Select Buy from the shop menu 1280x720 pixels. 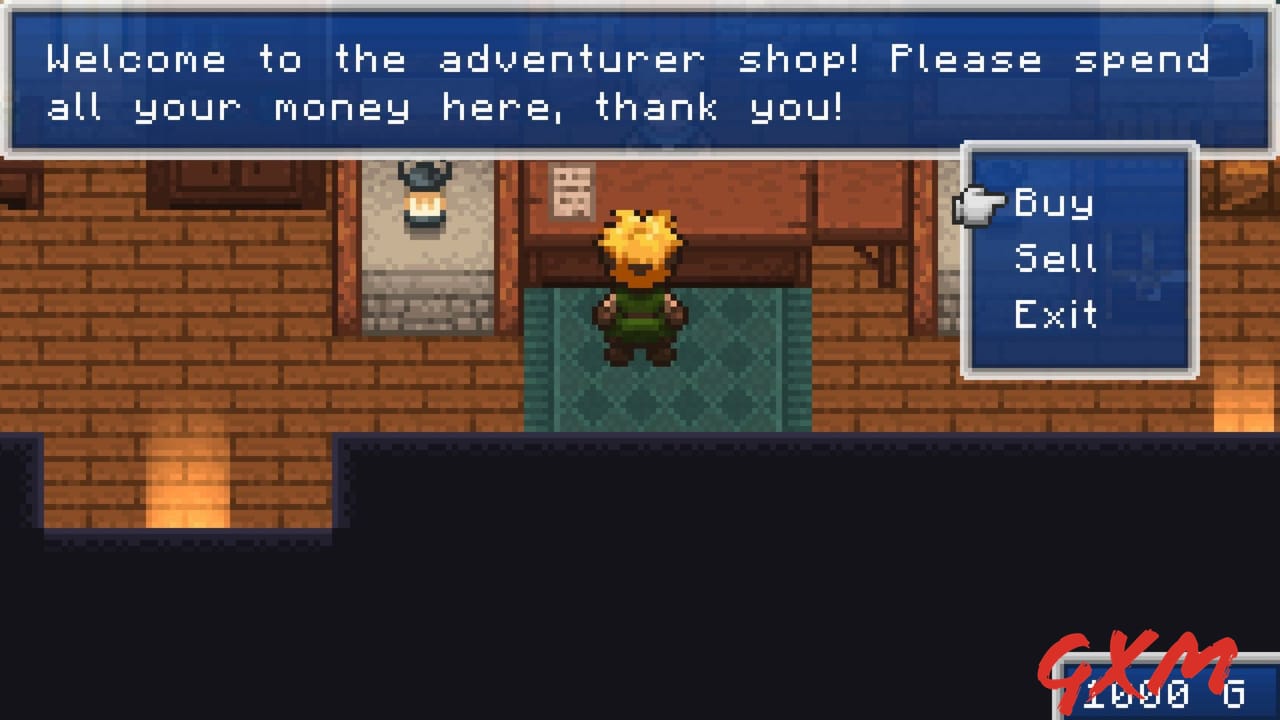(1053, 203)
